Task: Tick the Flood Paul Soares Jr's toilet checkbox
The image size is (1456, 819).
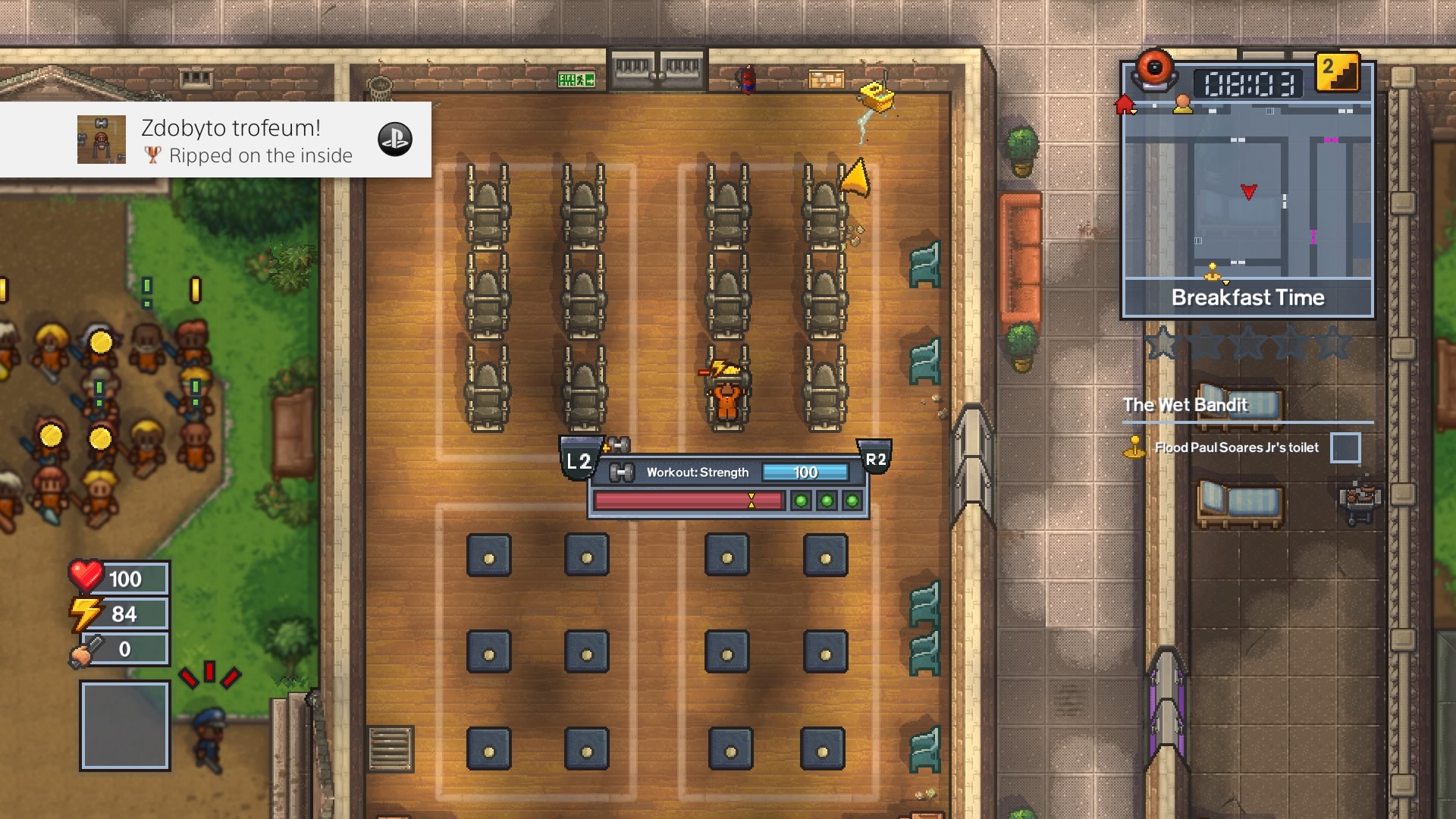Action: (1347, 447)
